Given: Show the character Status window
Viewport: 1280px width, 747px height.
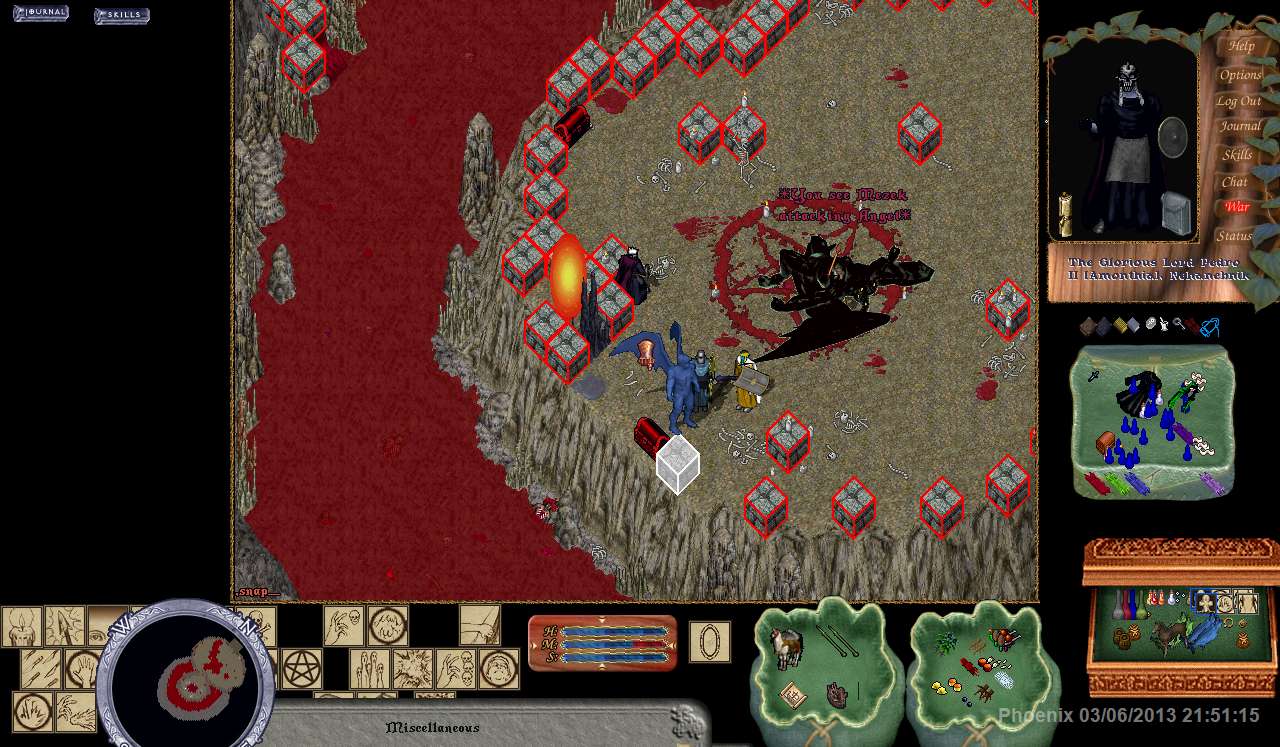Looking at the screenshot, I should tap(1234, 236).
